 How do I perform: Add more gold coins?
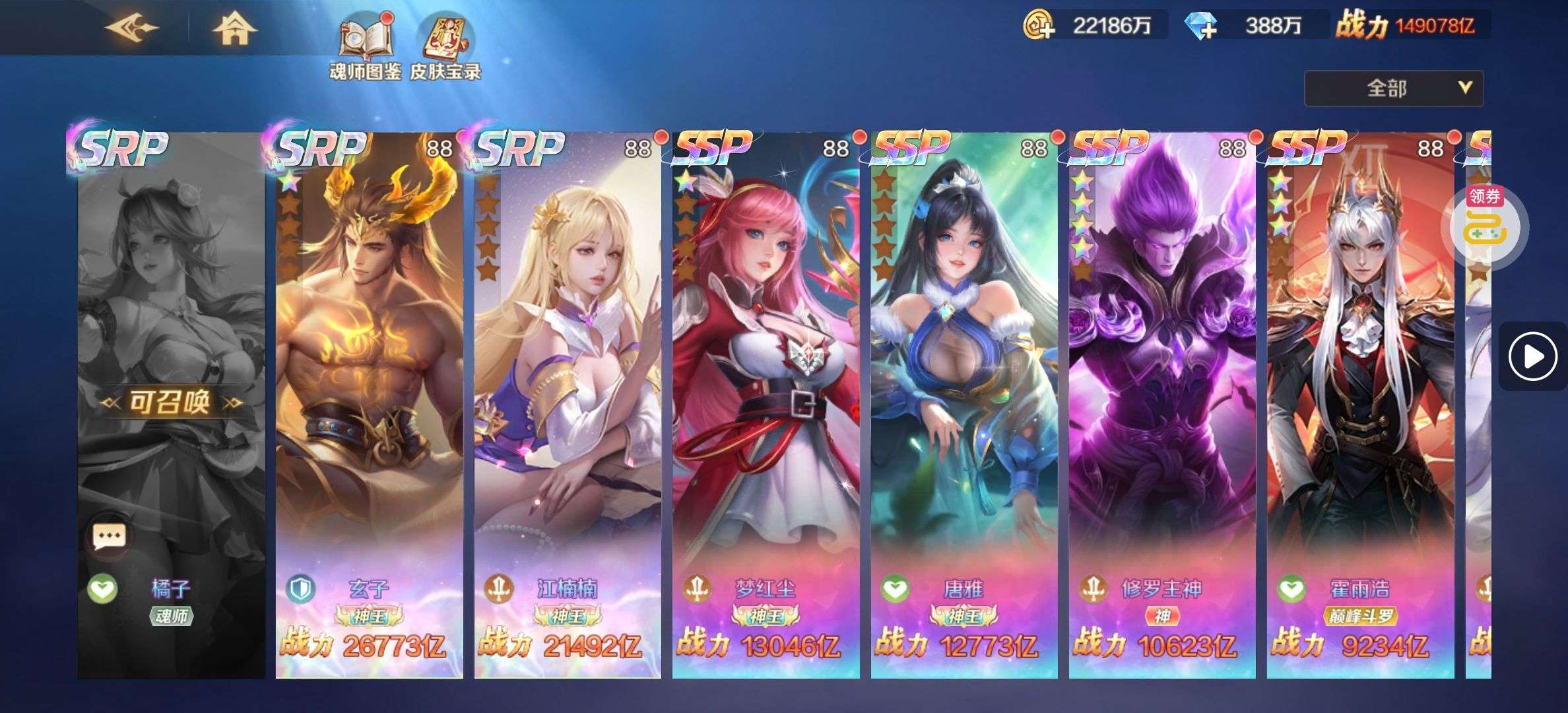tap(1039, 26)
